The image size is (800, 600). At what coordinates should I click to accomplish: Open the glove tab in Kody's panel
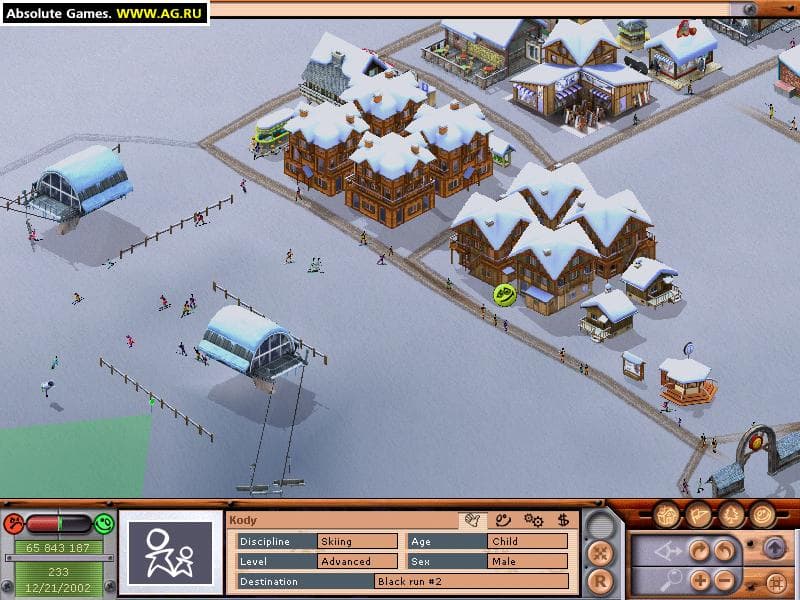click(473, 520)
